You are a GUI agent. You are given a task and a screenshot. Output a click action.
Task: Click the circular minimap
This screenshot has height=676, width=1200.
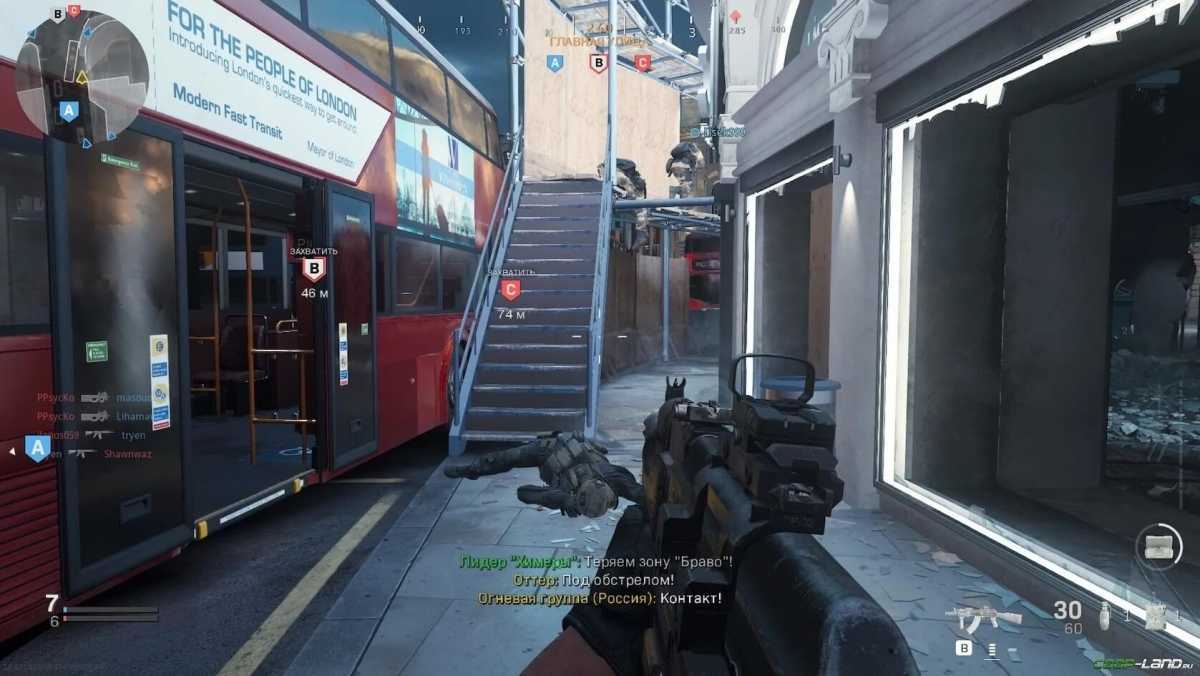(x=82, y=75)
